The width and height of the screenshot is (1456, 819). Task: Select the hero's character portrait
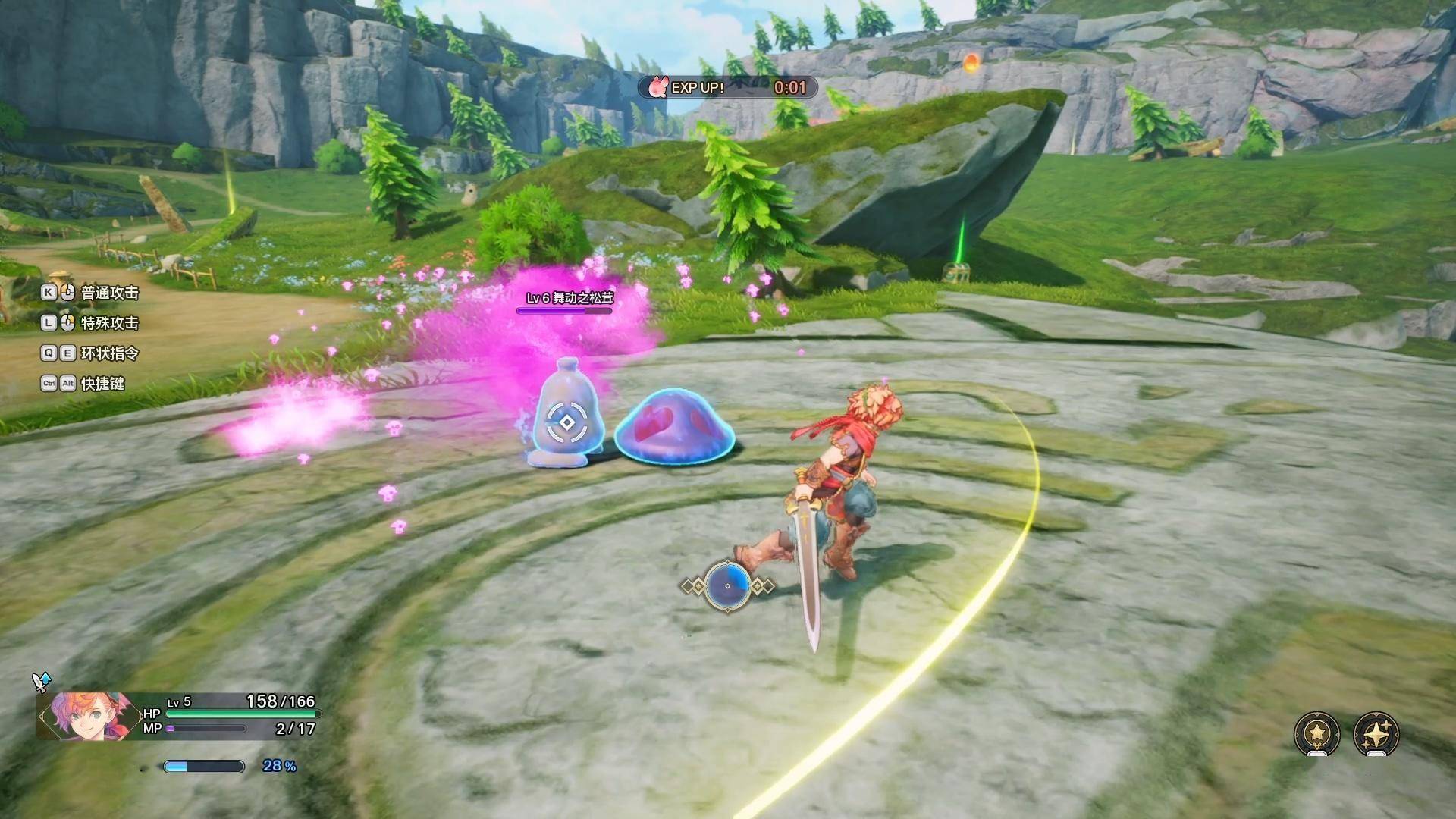point(85,715)
